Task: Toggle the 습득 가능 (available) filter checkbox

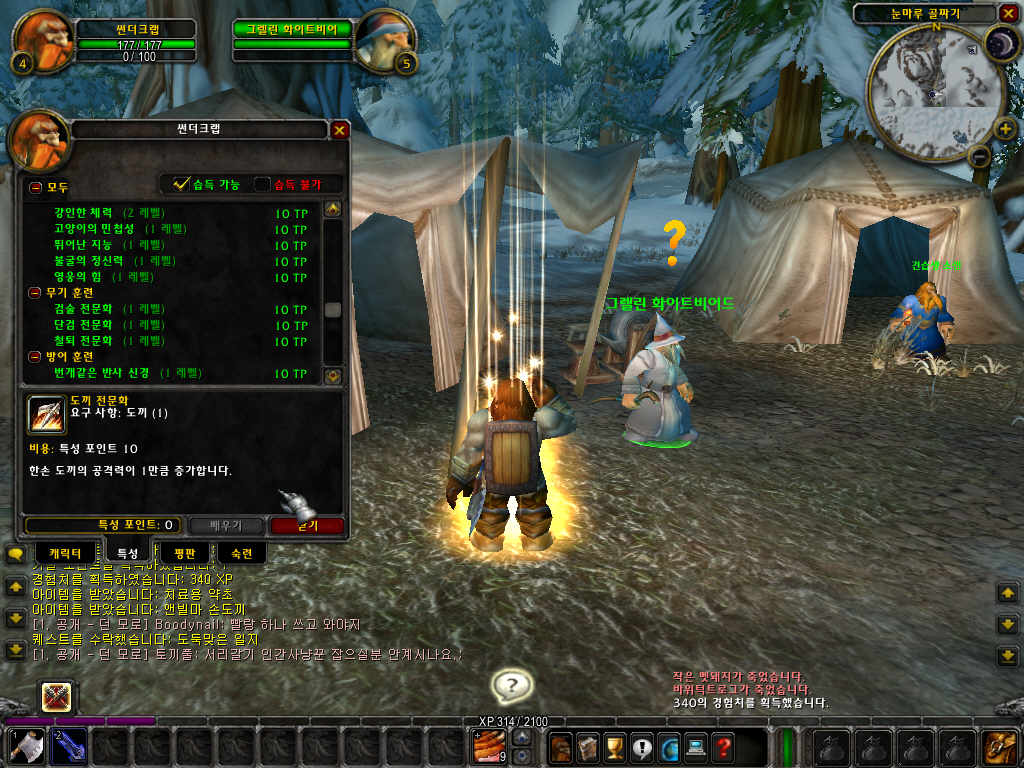Action: click(181, 184)
